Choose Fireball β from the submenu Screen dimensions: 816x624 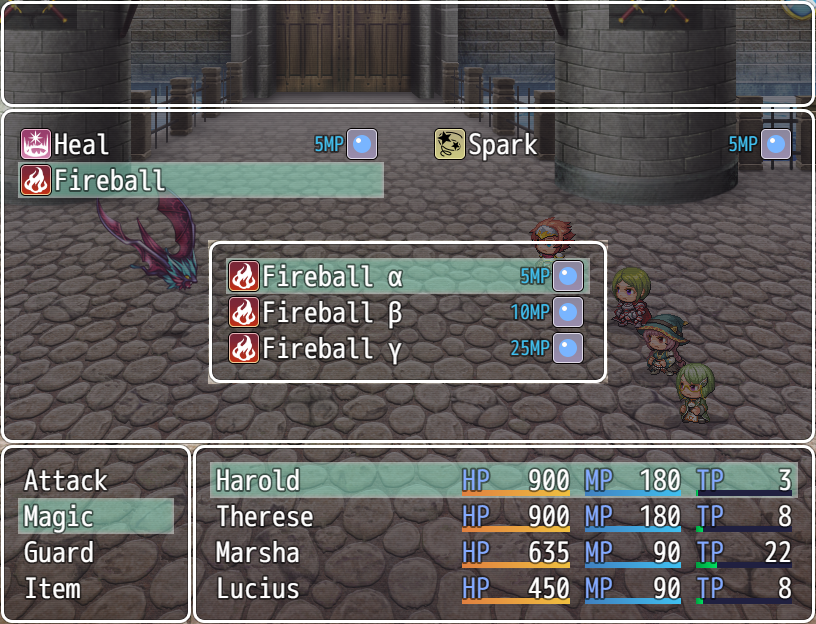pyautogui.click(x=406, y=313)
